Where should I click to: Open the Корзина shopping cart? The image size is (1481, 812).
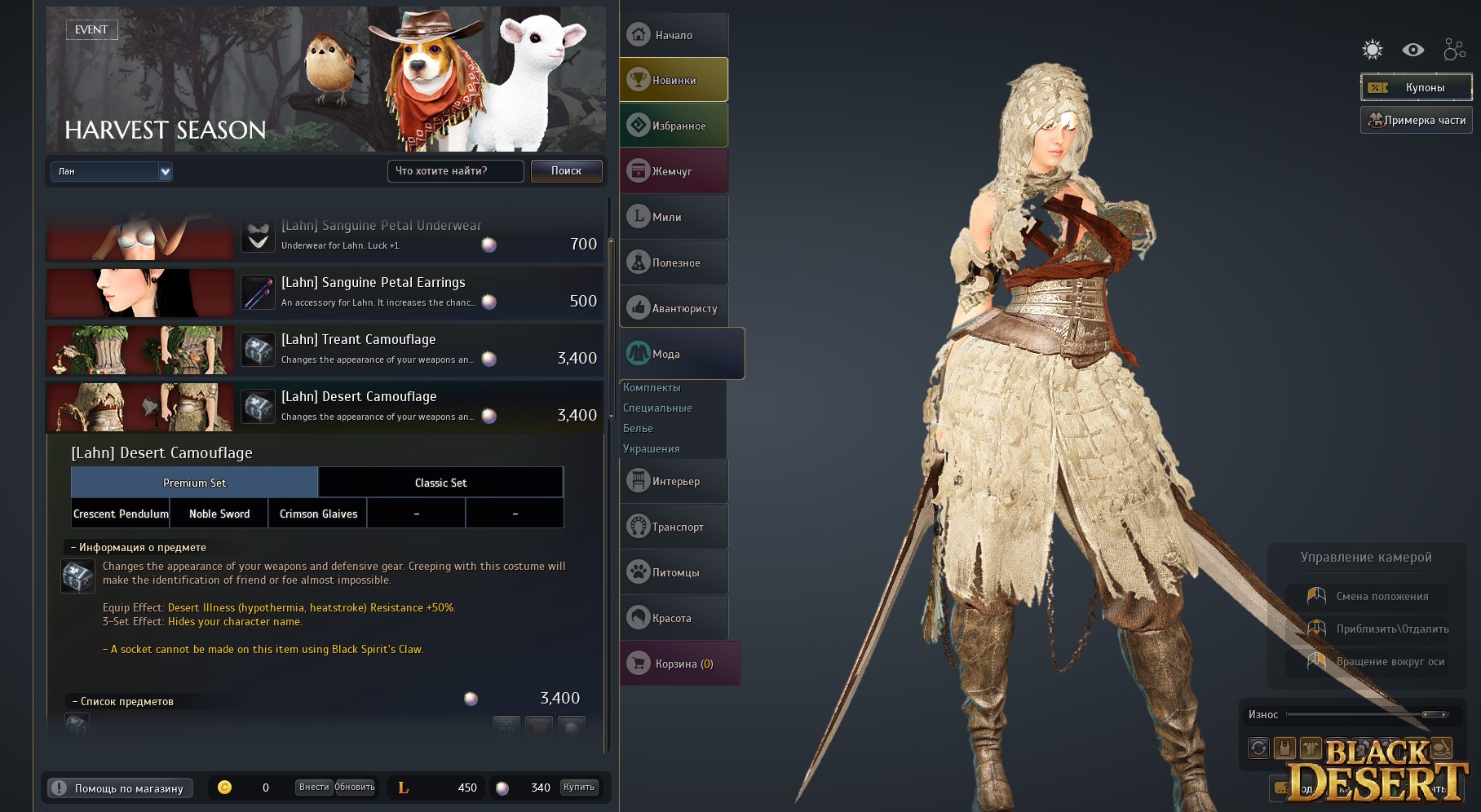pyautogui.click(x=679, y=664)
